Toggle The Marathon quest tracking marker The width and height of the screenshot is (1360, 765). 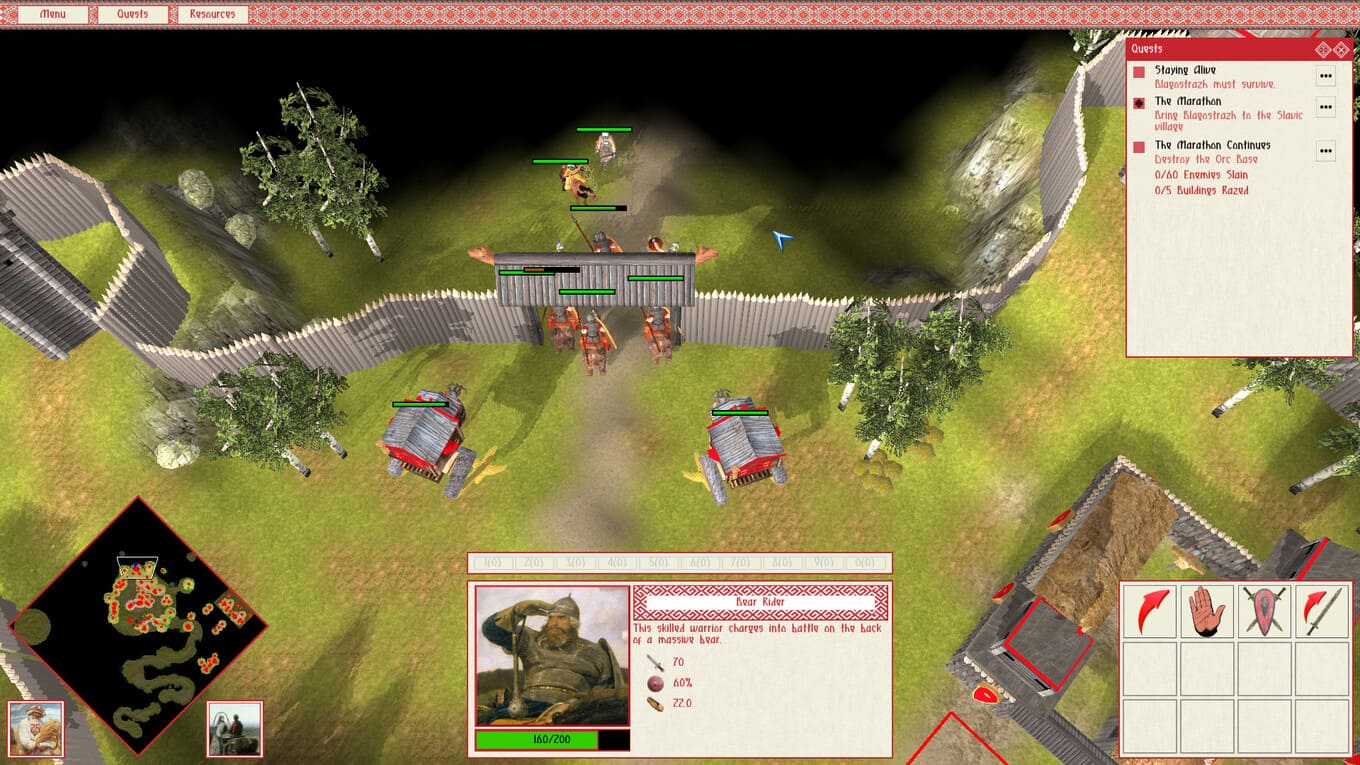point(1139,103)
